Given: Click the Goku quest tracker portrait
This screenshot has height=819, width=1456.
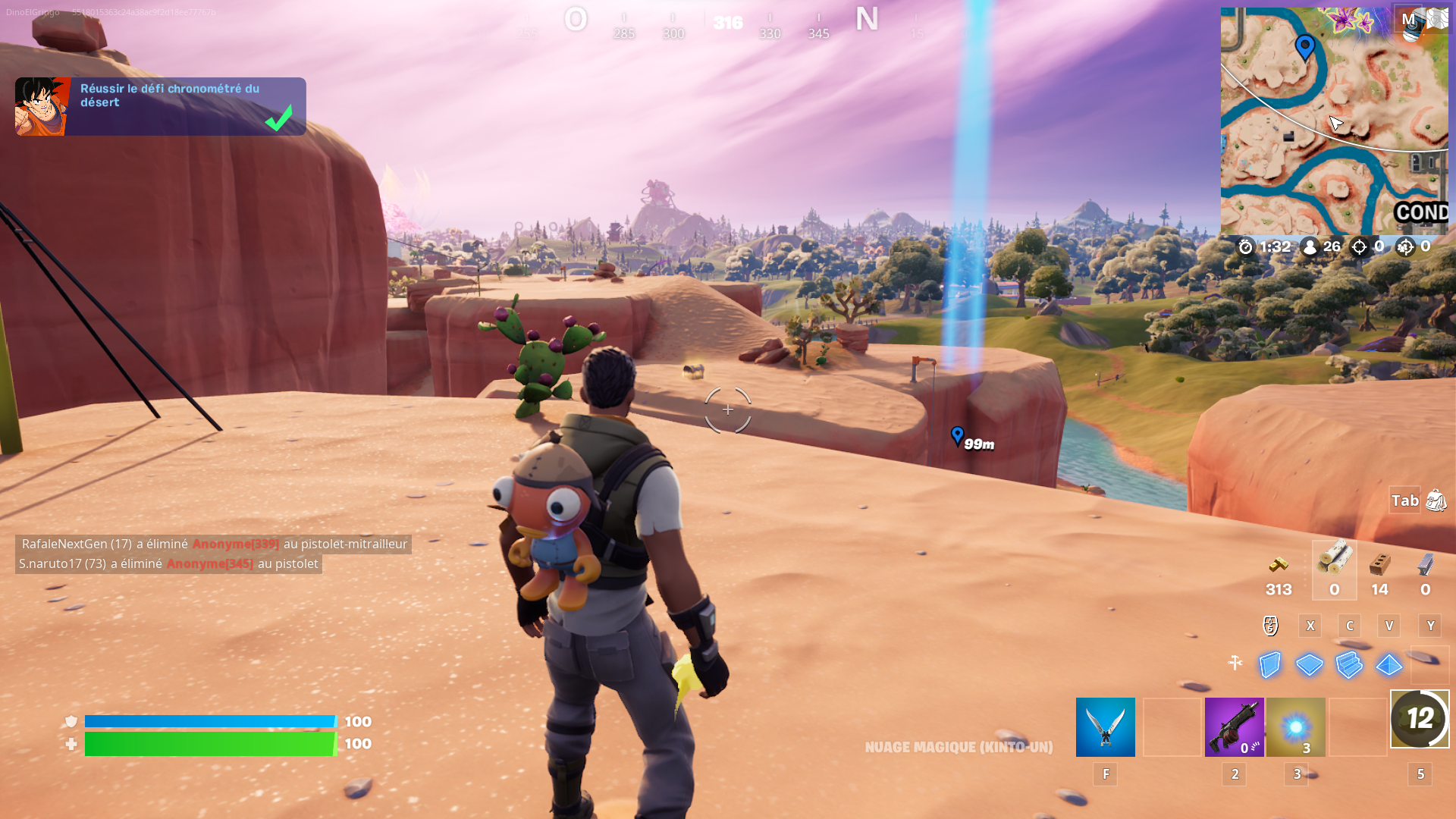Looking at the screenshot, I should point(42,105).
